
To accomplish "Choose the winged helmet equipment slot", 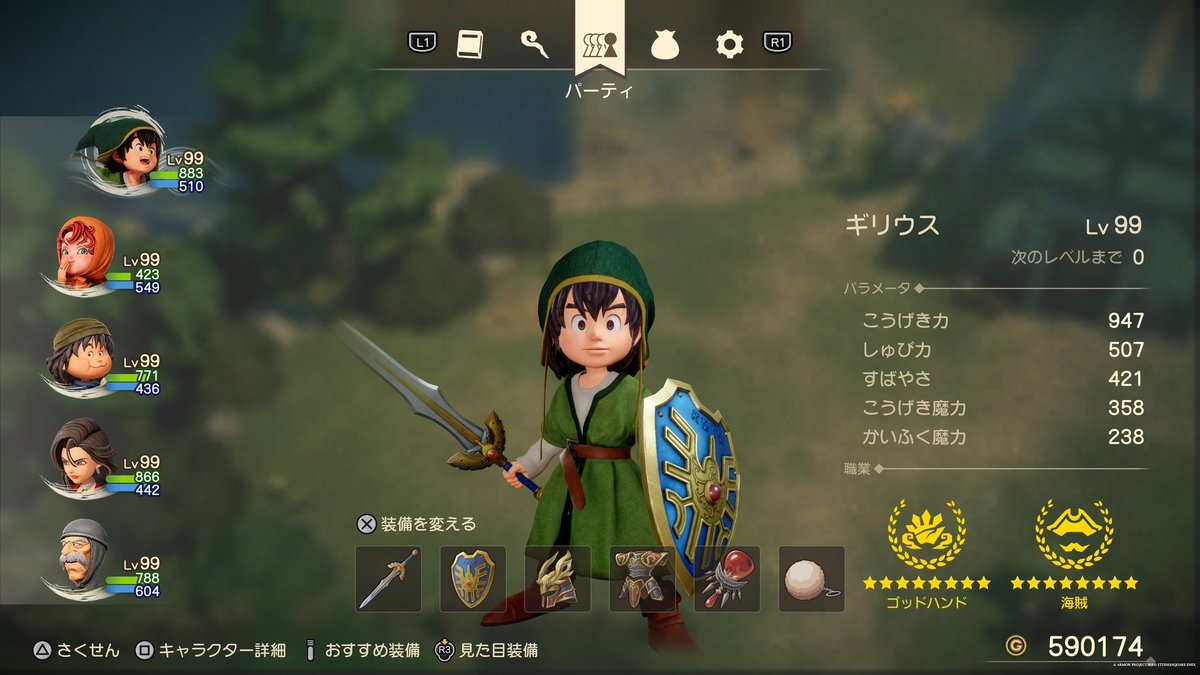I will coord(558,579).
